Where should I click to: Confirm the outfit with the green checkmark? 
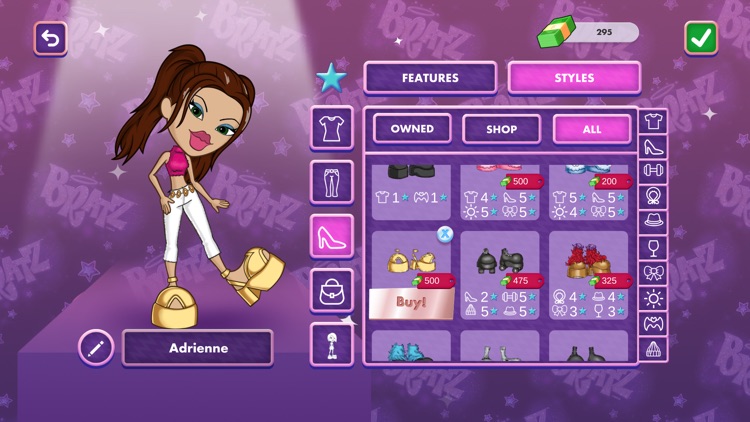pos(701,38)
